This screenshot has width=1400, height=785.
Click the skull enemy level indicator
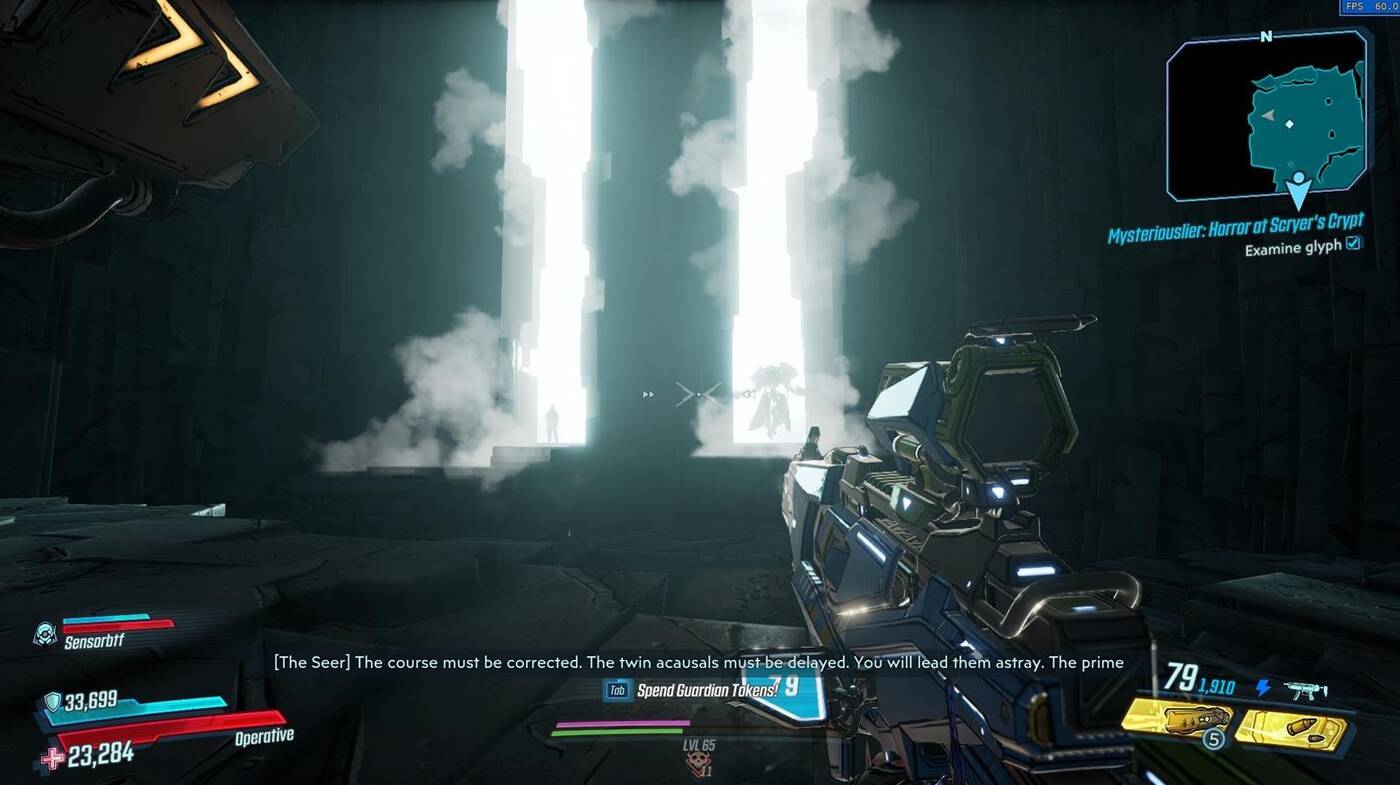click(700, 764)
